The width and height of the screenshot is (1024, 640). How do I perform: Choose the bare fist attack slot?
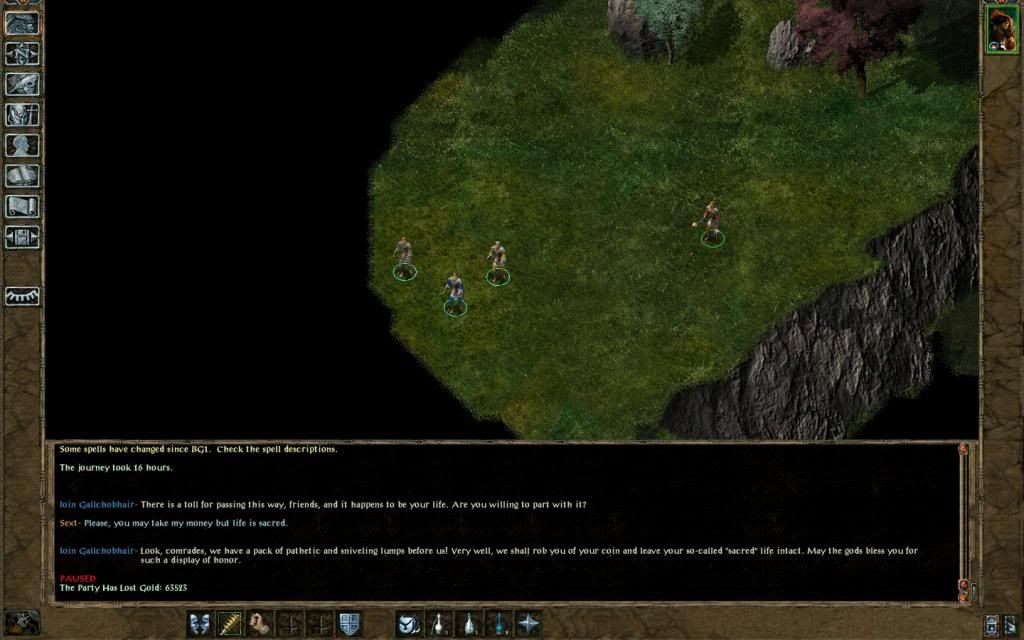click(260, 624)
